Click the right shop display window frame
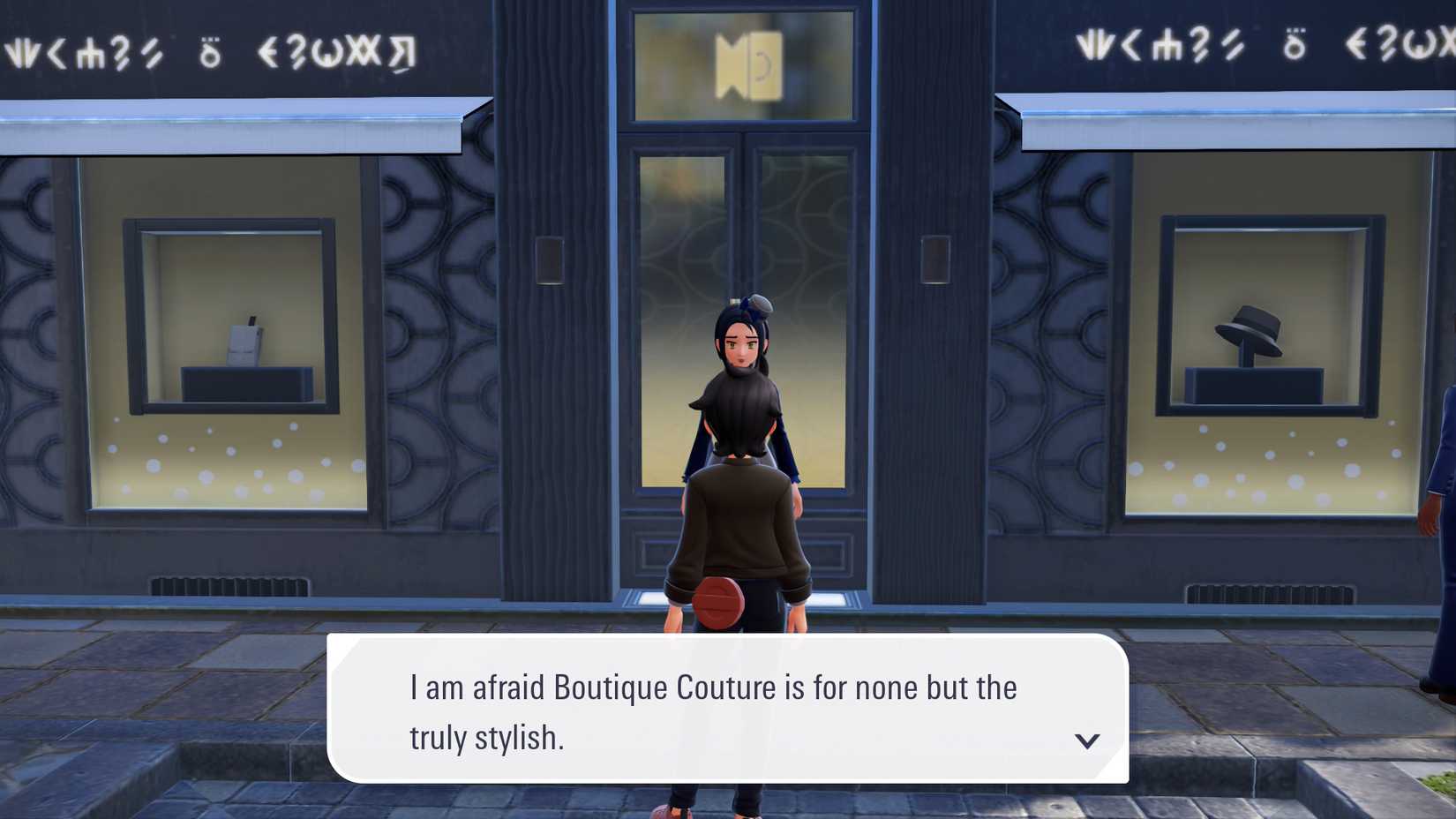The width and height of the screenshot is (1456, 819). 1165,309
